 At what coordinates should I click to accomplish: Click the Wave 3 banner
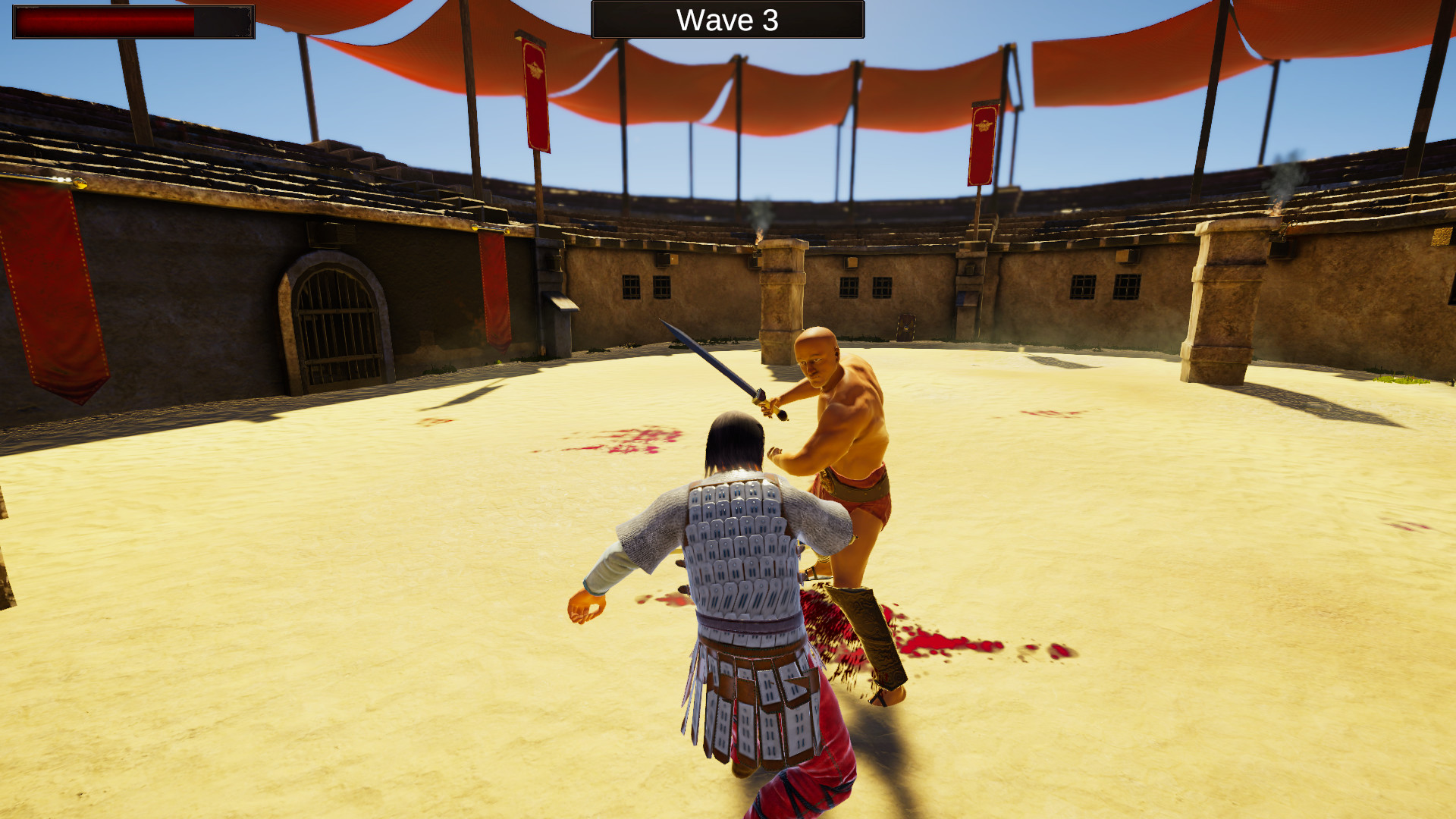pyautogui.click(x=726, y=20)
